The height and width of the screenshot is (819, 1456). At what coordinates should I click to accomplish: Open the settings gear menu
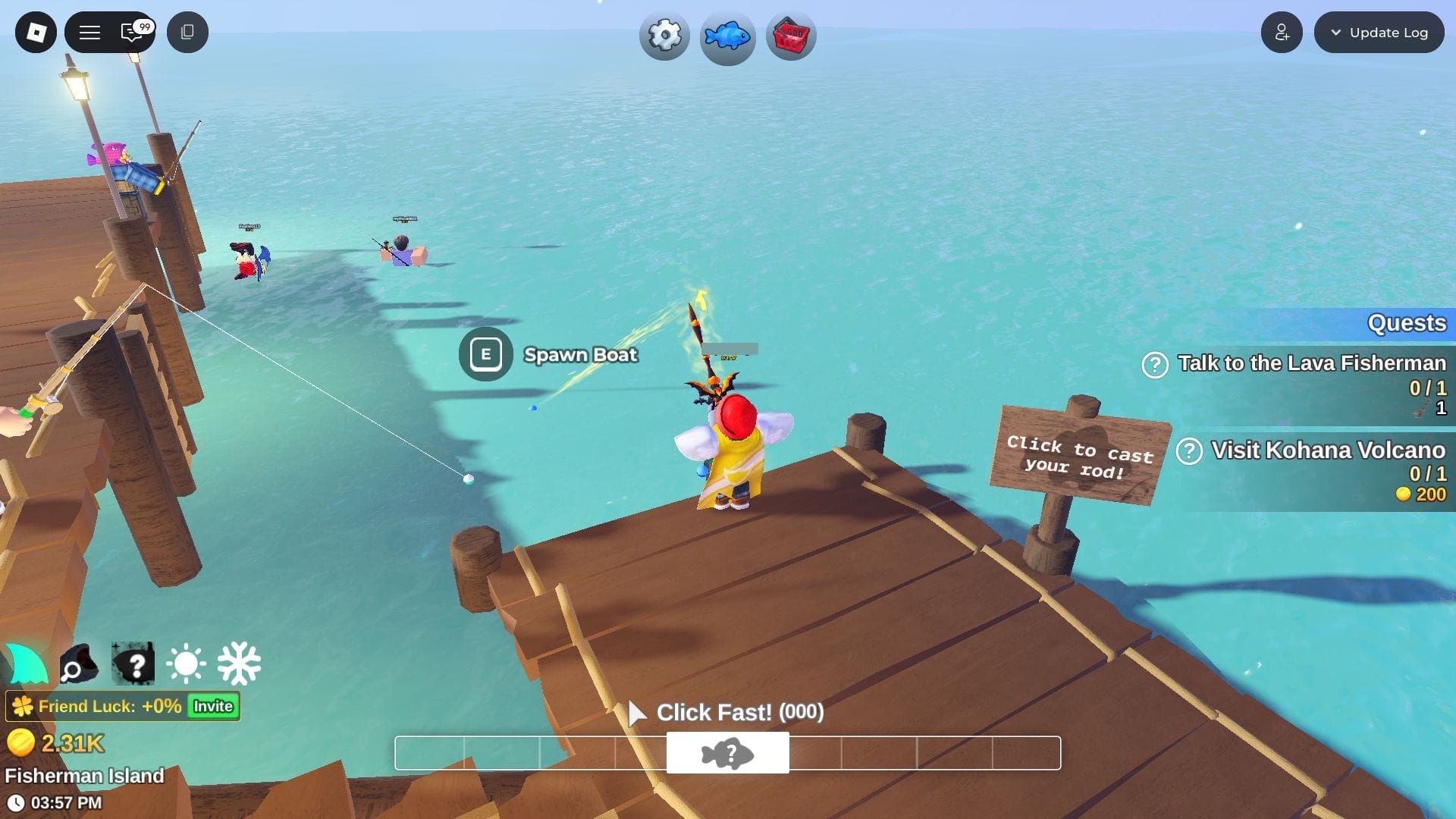tap(664, 33)
